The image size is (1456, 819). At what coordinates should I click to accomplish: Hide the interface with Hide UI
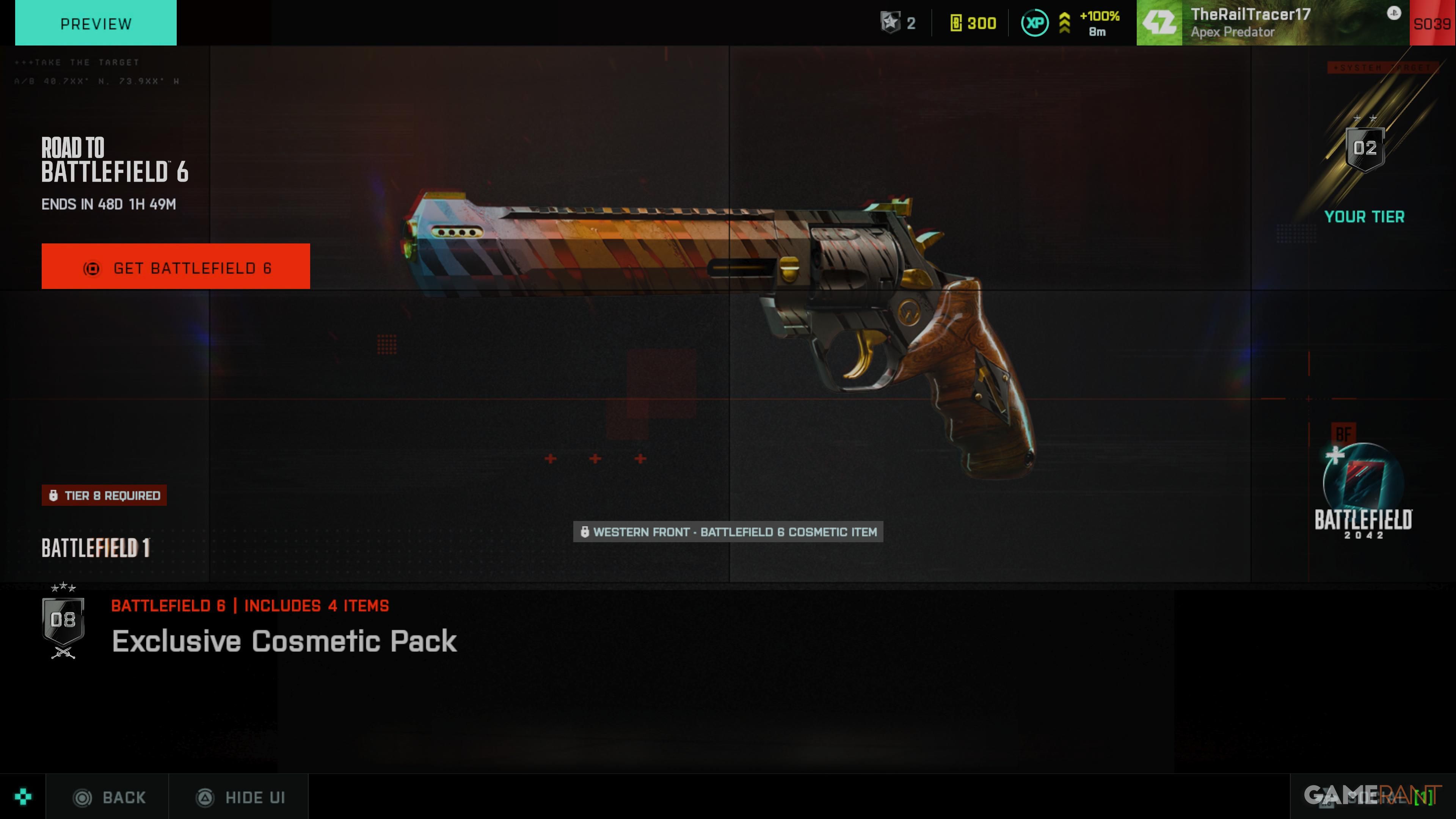pyautogui.click(x=240, y=797)
